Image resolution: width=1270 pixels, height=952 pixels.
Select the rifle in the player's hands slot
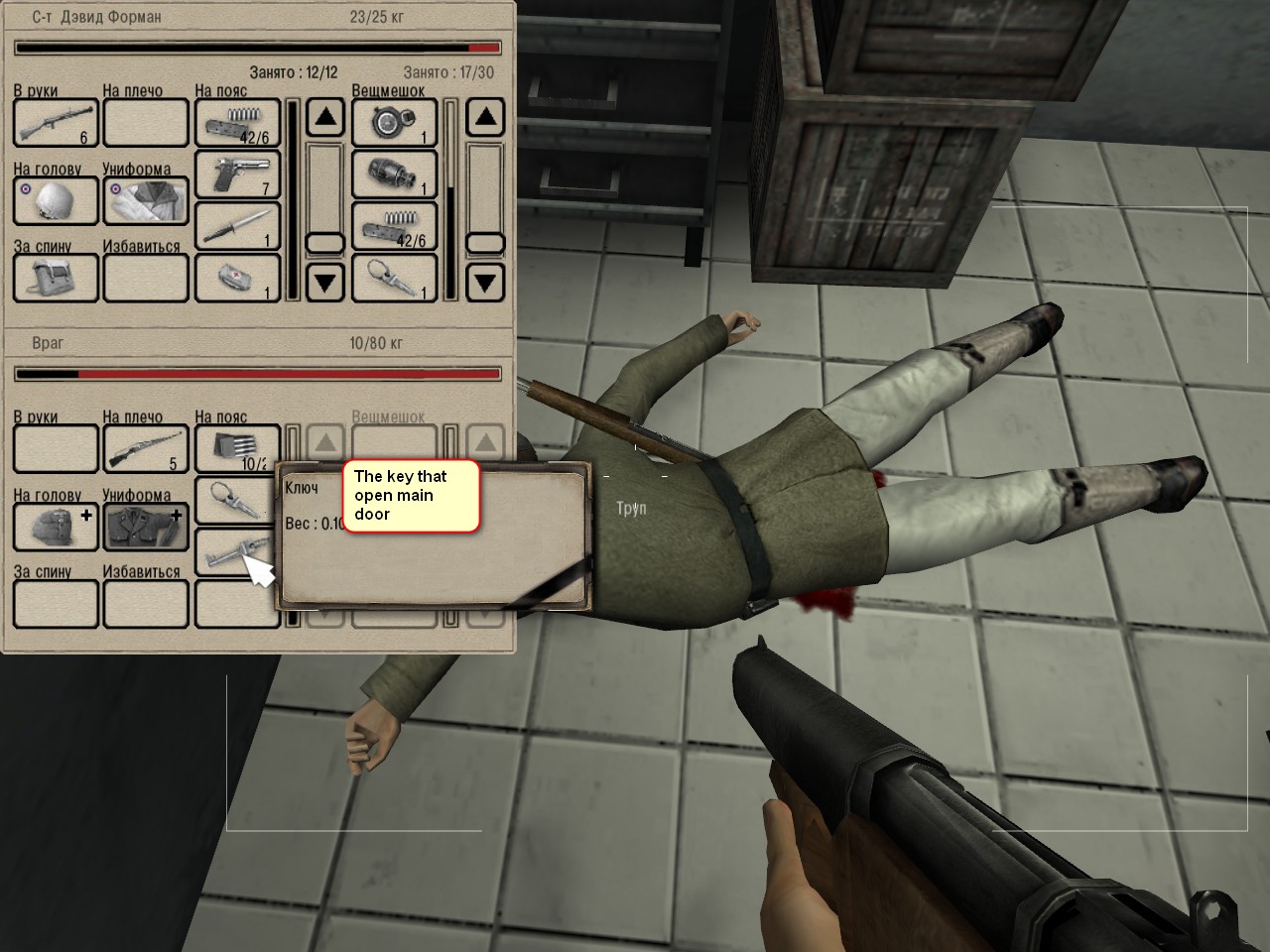point(56,123)
